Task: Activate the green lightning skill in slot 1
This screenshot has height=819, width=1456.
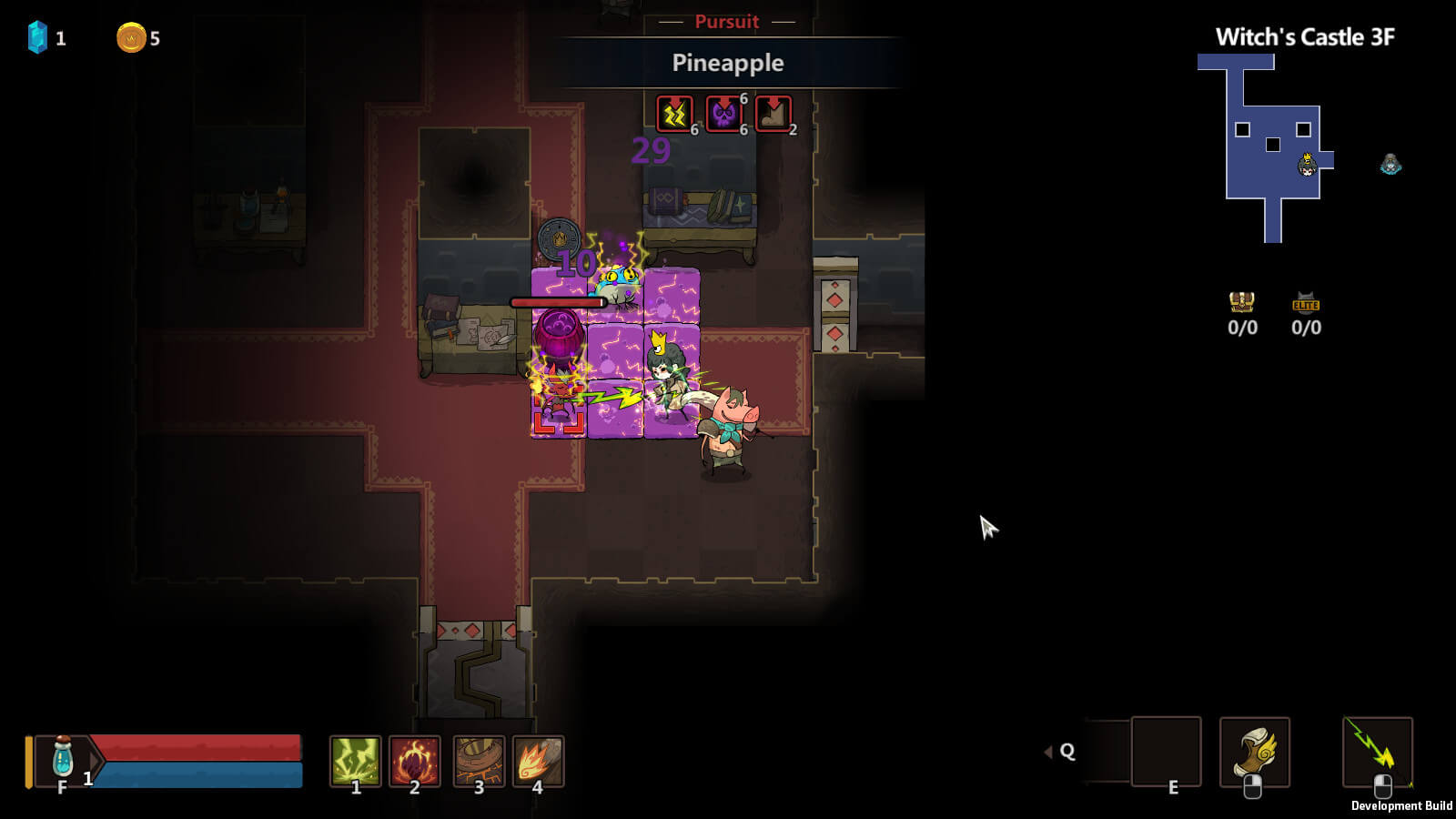Action: click(355, 760)
